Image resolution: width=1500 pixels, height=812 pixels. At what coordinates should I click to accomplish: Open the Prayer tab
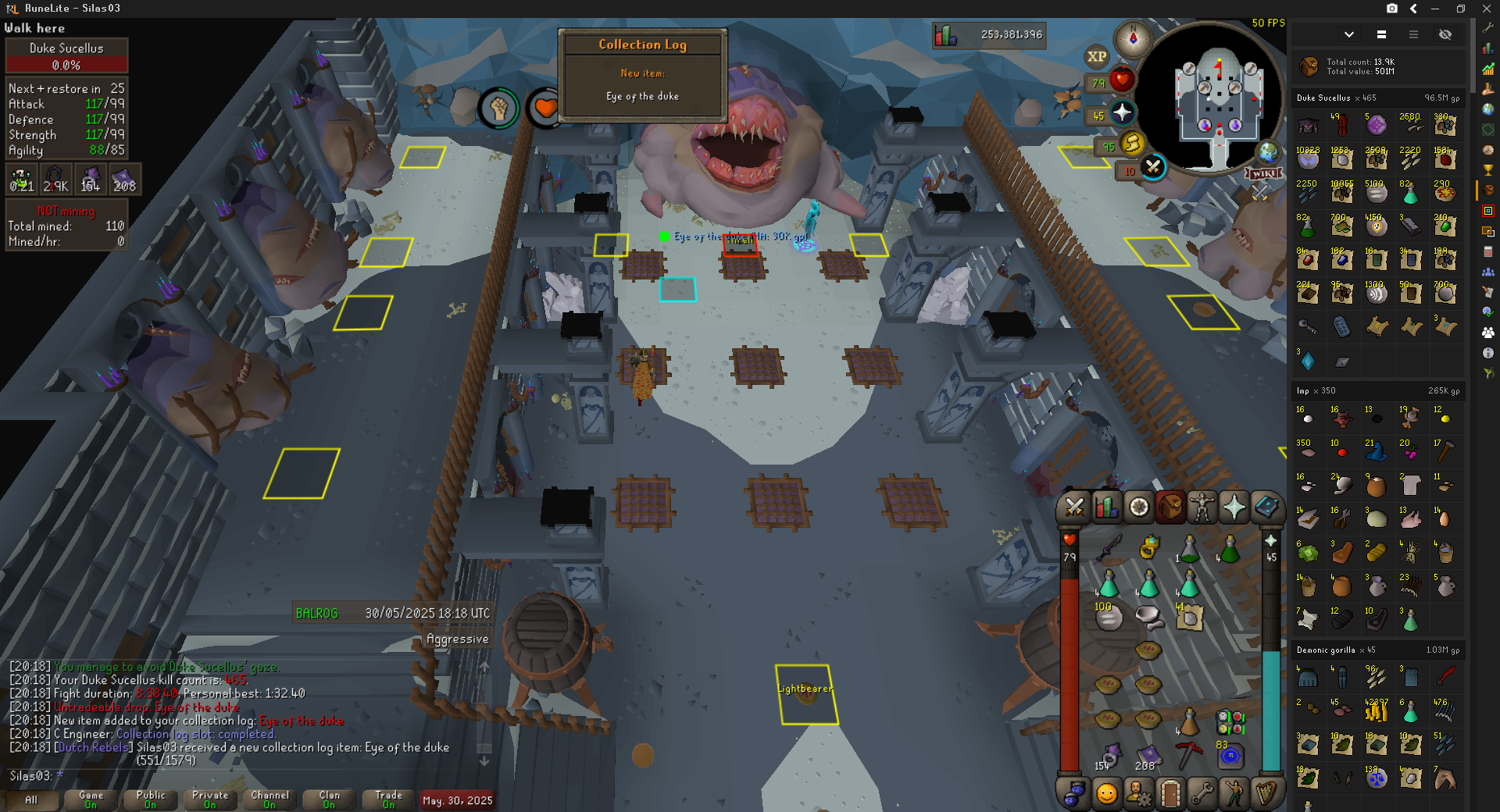1234,508
